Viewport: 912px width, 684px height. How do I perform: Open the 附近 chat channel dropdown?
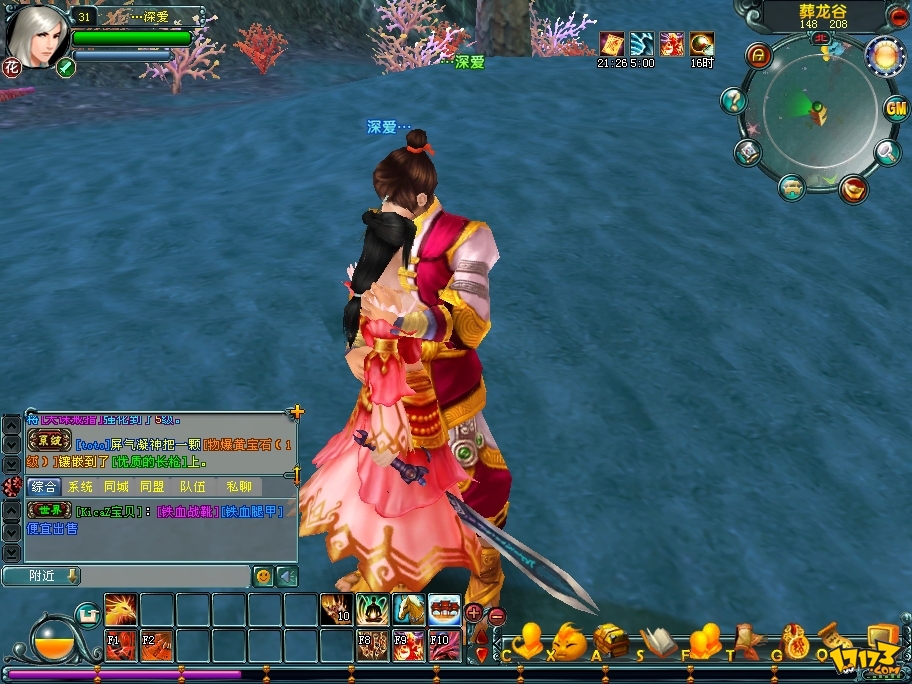point(41,576)
